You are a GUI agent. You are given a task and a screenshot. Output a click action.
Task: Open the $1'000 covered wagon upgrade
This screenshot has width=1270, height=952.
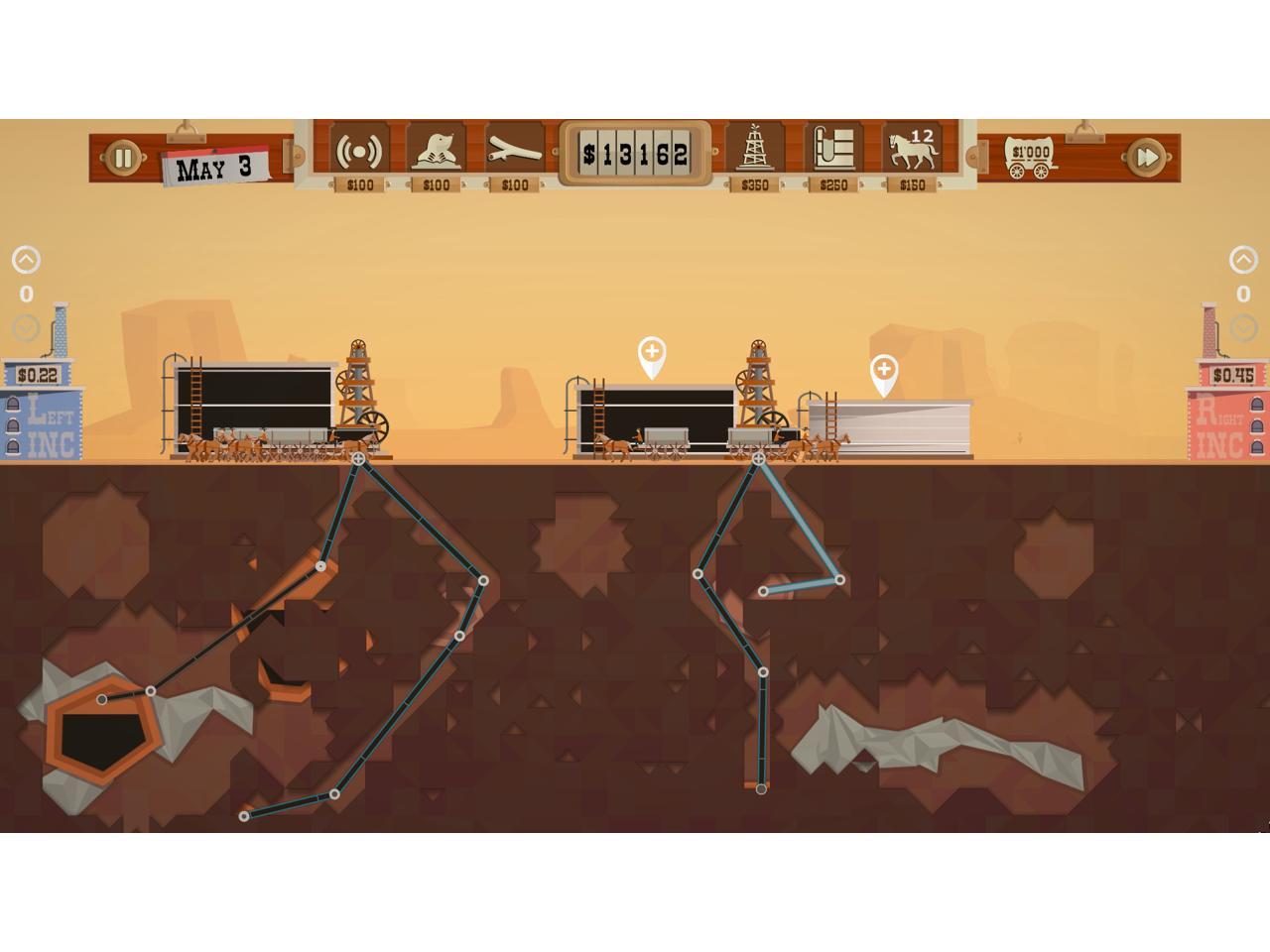click(x=1031, y=158)
